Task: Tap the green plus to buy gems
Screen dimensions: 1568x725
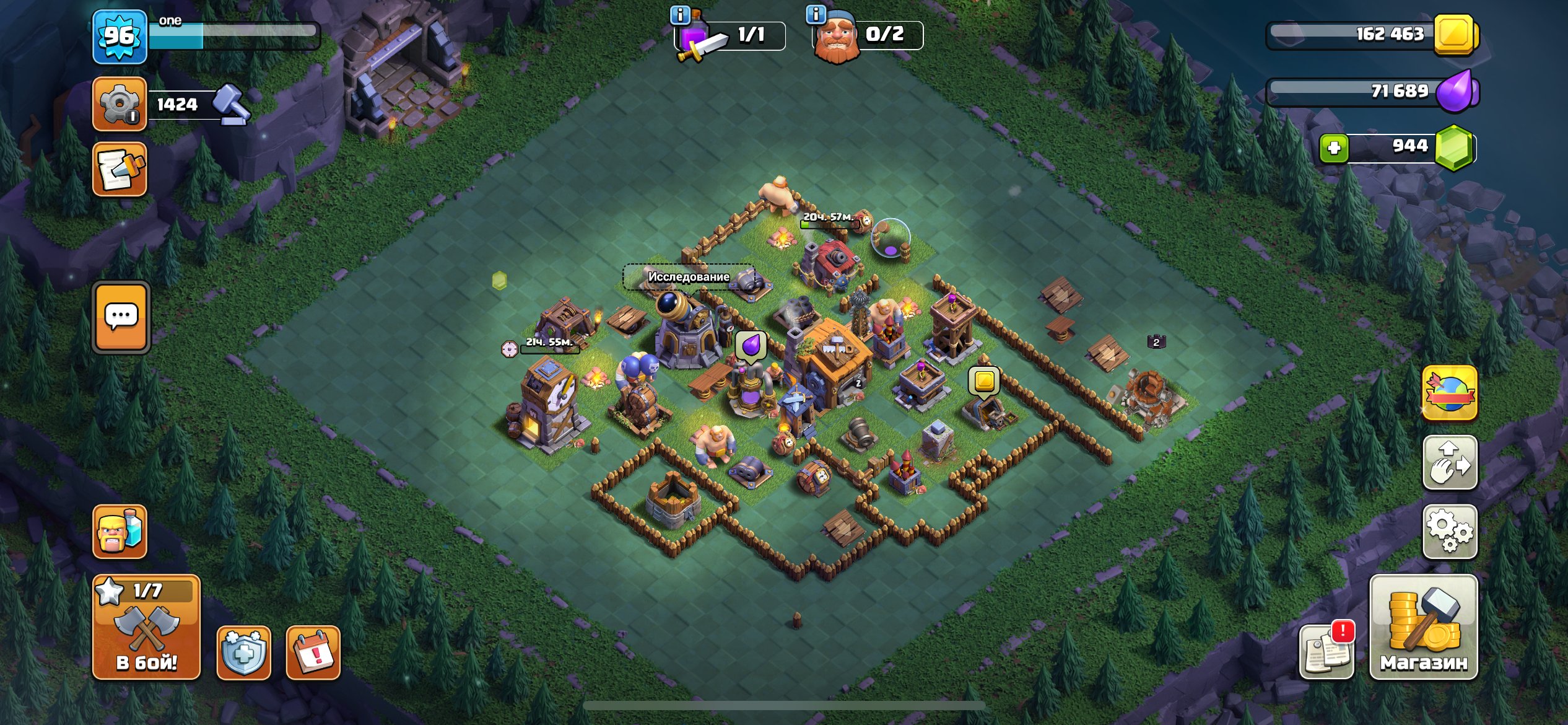Action: [x=1334, y=148]
